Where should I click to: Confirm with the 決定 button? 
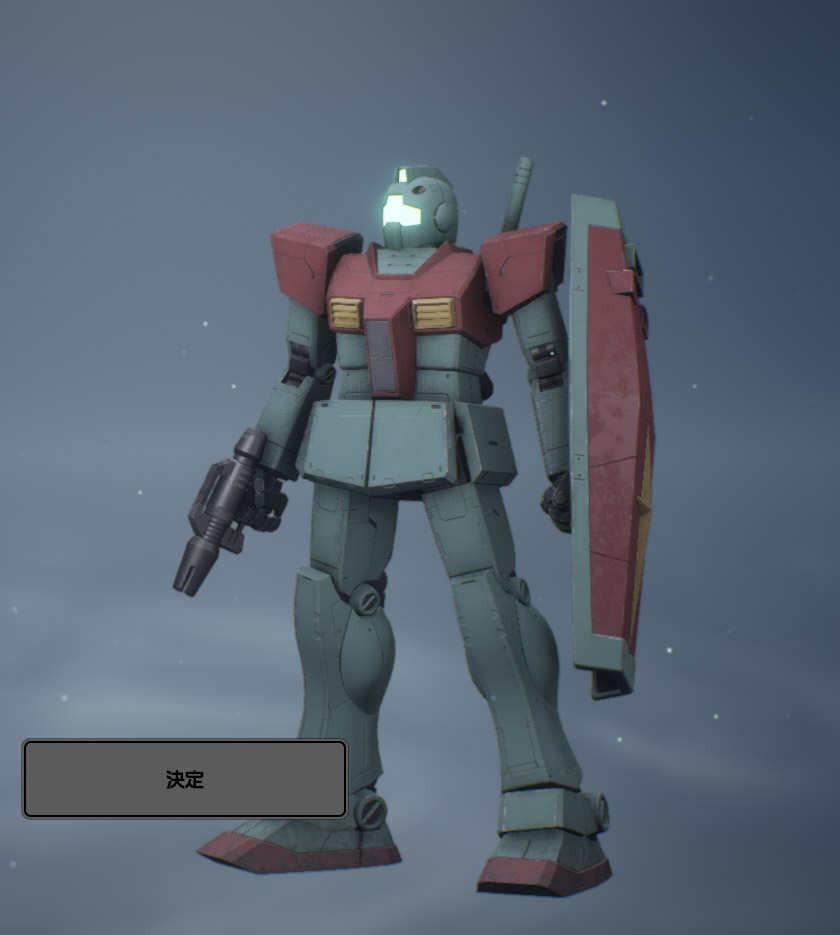pos(185,779)
